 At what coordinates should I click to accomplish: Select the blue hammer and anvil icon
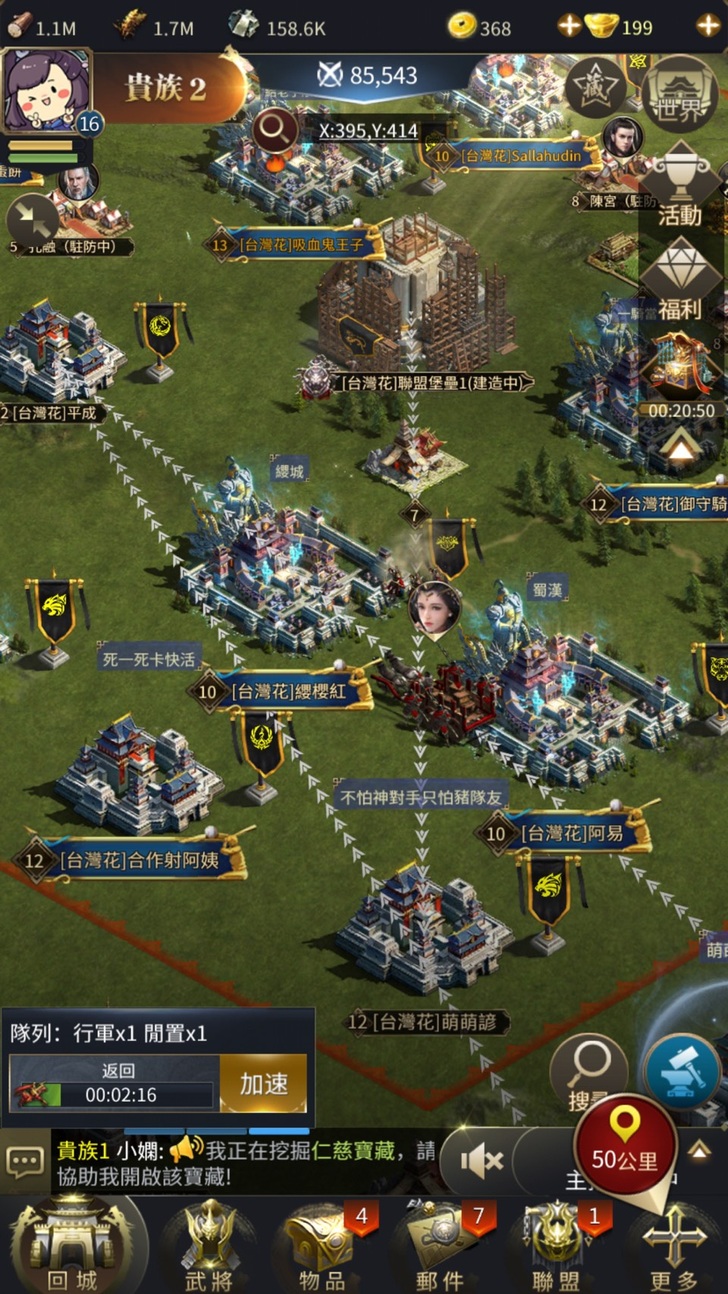click(x=681, y=1070)
